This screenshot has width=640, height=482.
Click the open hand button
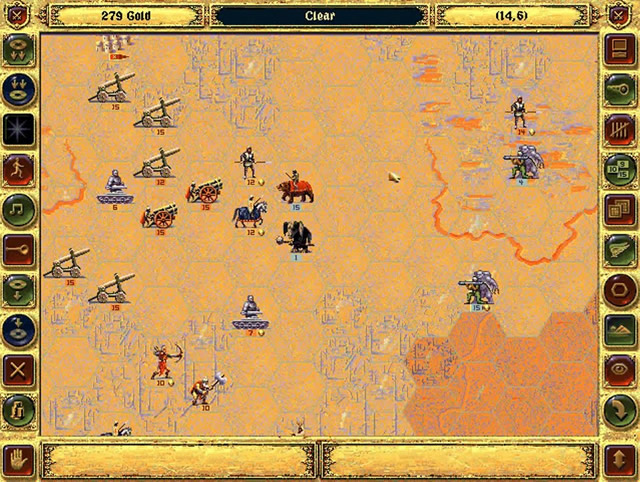click(x=19, y=460)
